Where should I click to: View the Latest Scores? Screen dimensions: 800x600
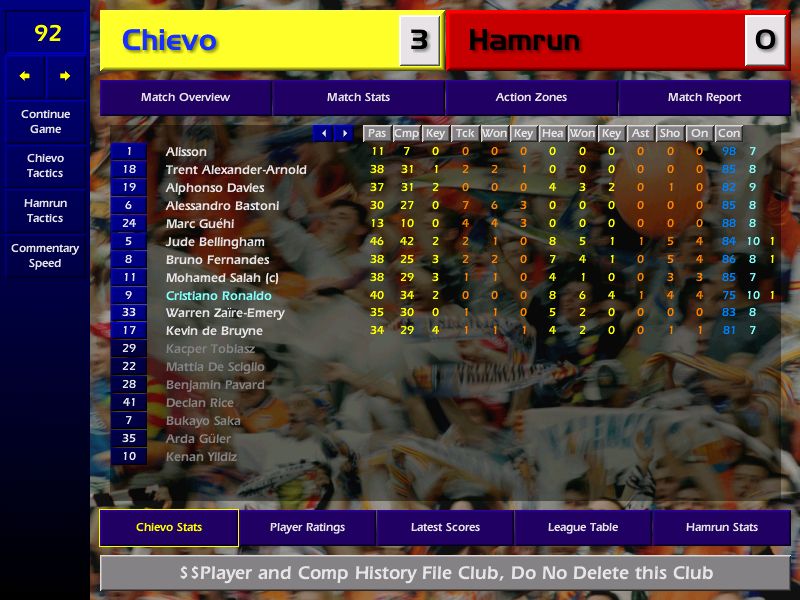click(x=445, y=528)
